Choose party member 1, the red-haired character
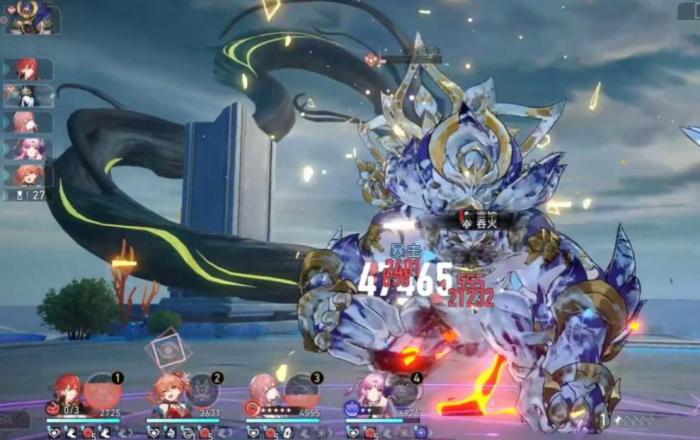The height and width of the screenshot is (440, 700). (67, 392)
